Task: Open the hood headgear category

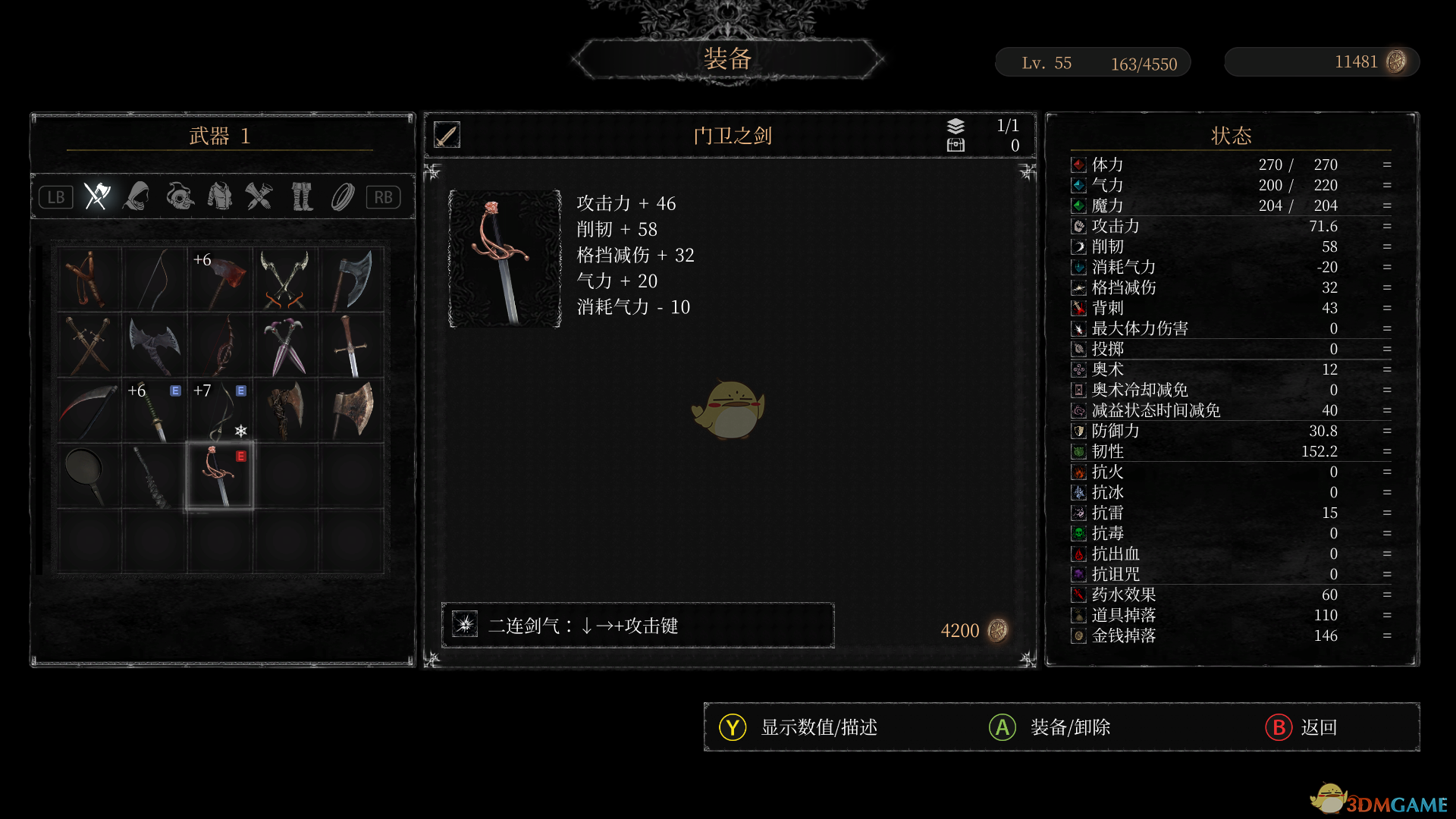Action: tap(136, 196)
